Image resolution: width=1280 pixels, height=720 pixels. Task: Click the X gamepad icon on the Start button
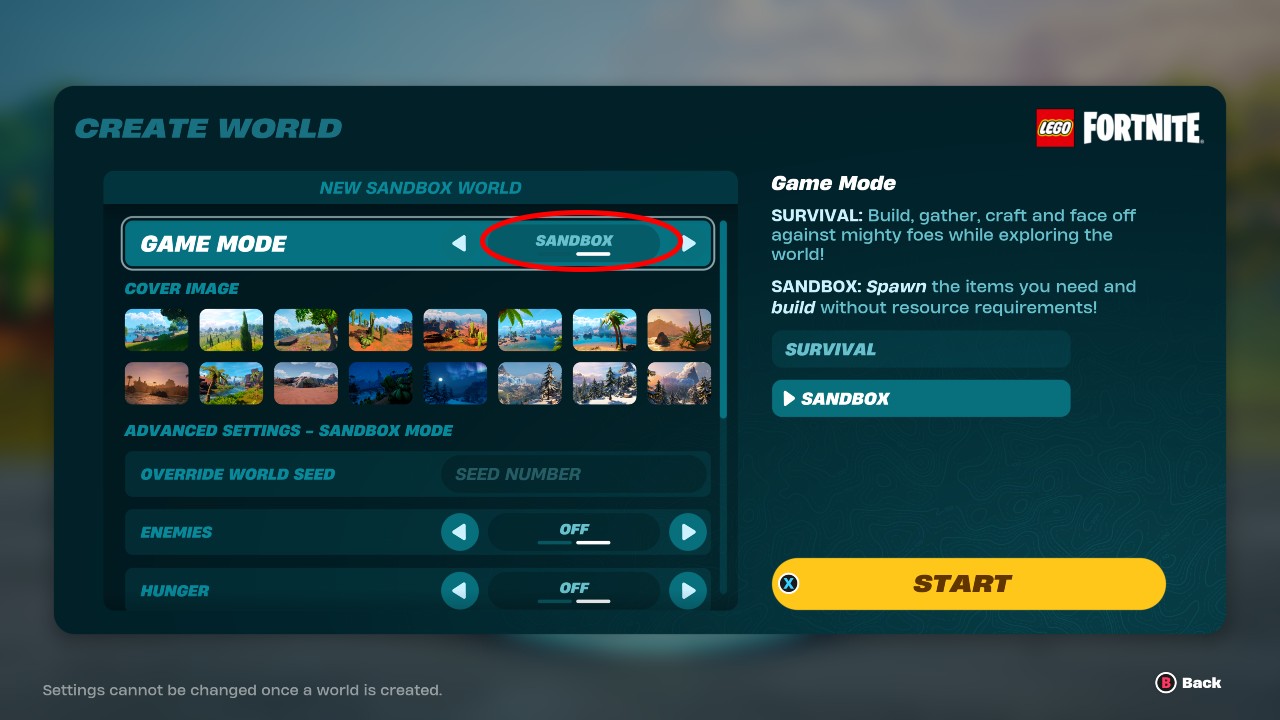point(789,583)
